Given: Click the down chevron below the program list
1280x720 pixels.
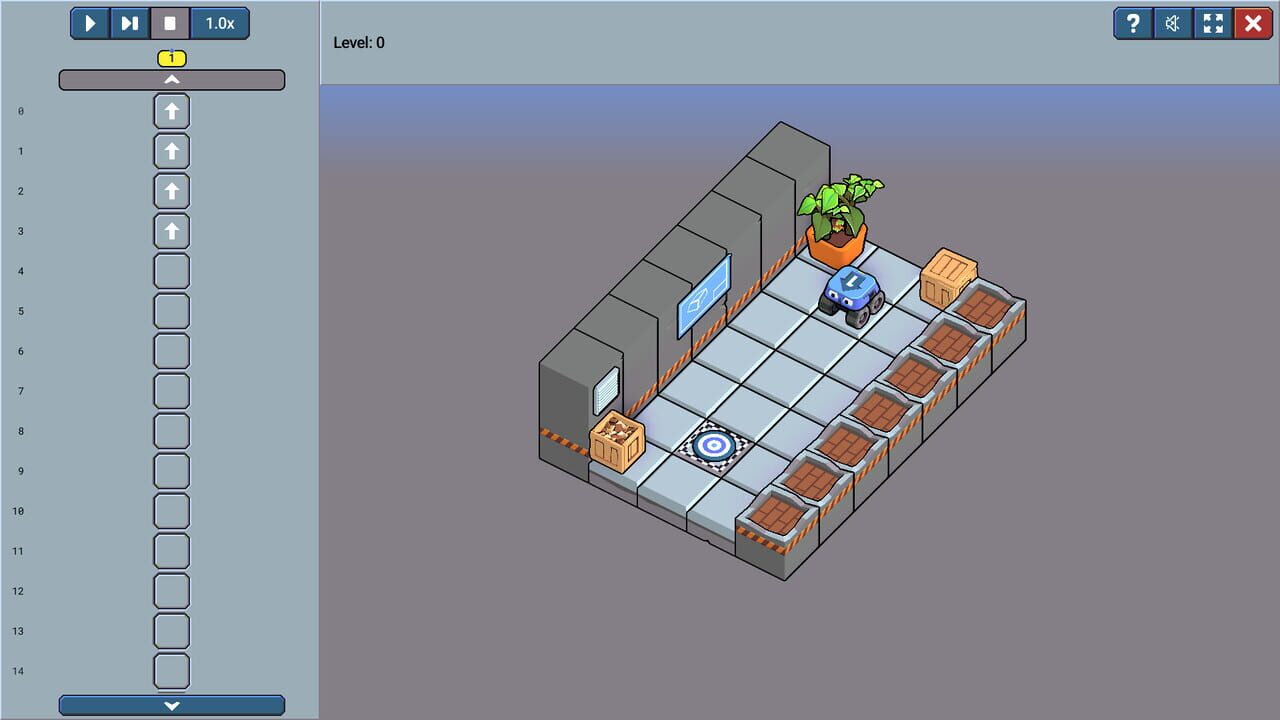Looking at the screenshot, I should coord(171,705).
